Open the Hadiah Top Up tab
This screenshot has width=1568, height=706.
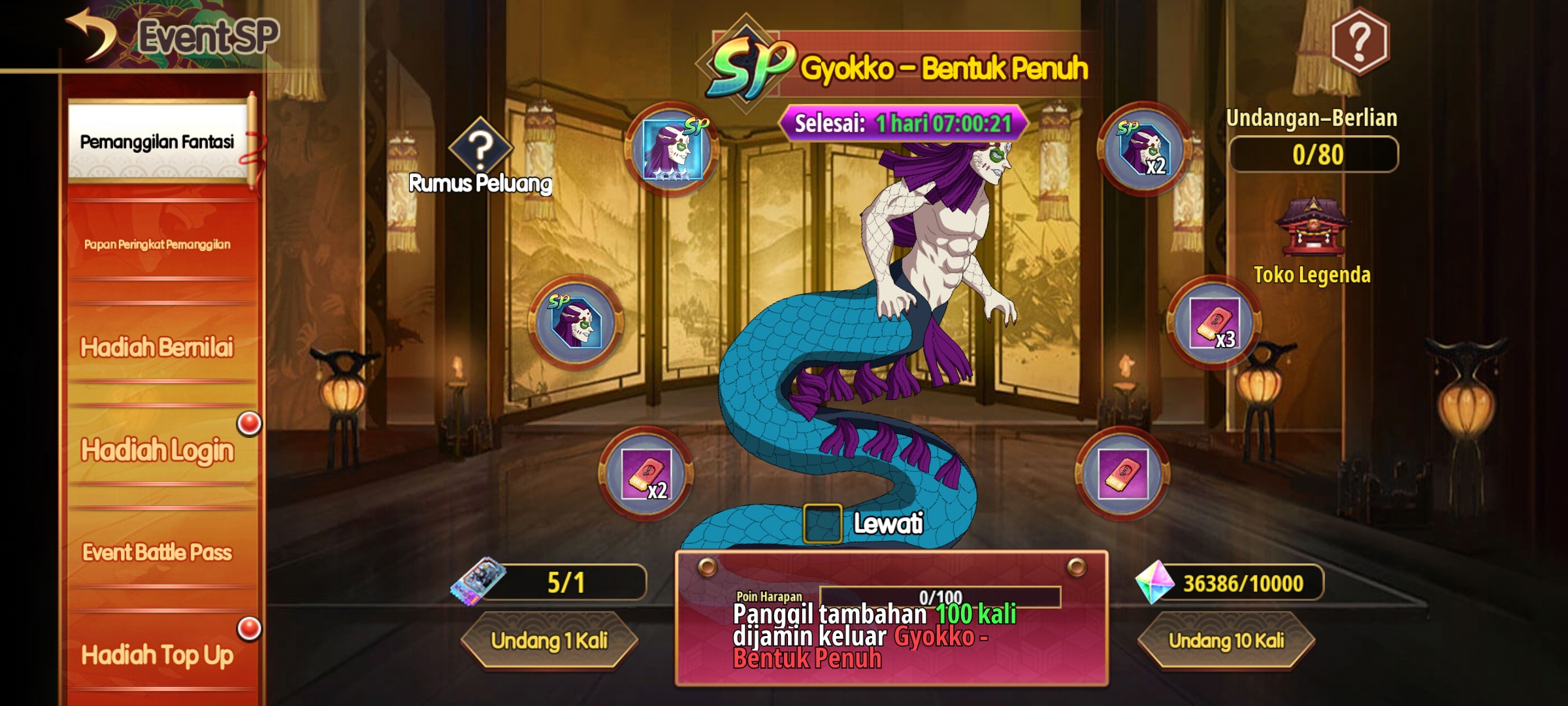(x=157, y=654)
